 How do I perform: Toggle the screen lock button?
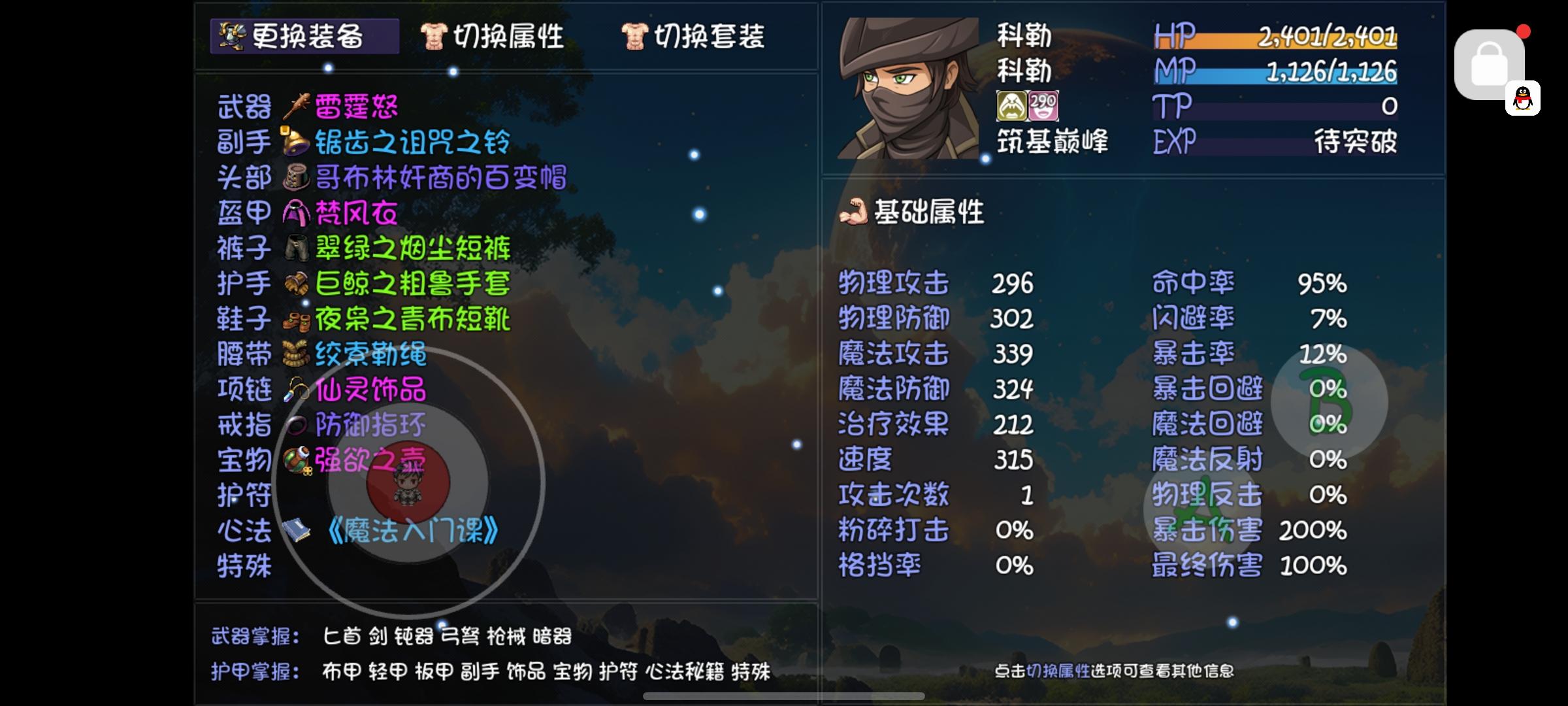1490,62
